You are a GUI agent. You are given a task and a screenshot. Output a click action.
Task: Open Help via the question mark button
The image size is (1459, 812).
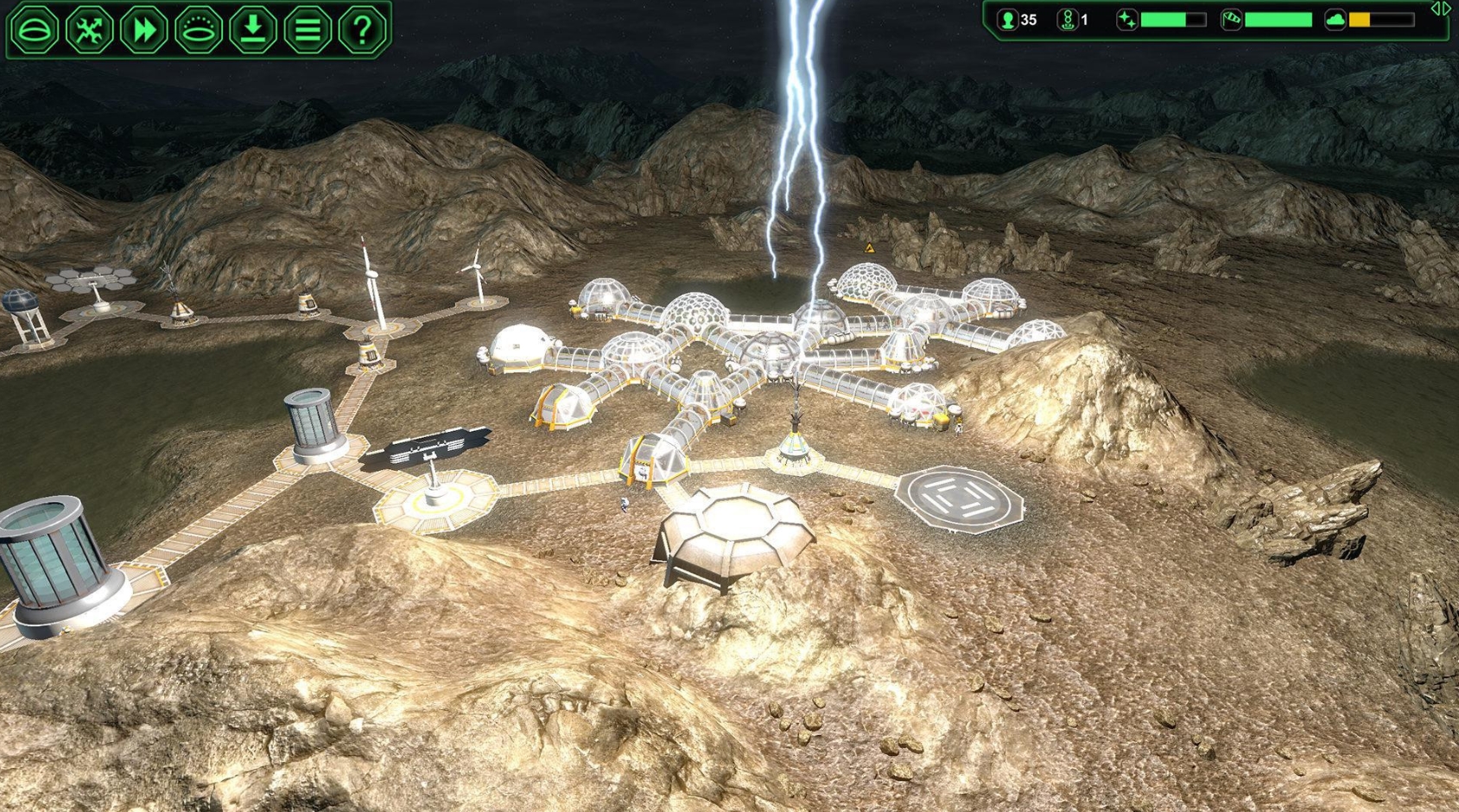pos(364,29)
